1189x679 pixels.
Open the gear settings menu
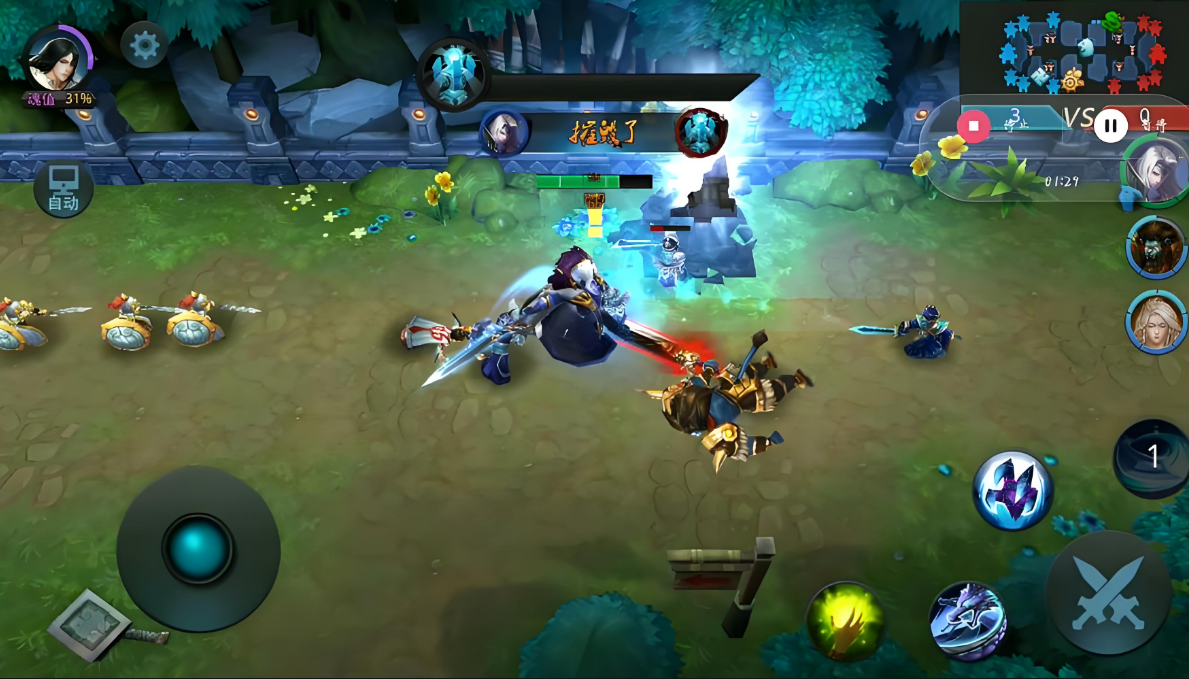pyautogui.click(x=145, y=46)
